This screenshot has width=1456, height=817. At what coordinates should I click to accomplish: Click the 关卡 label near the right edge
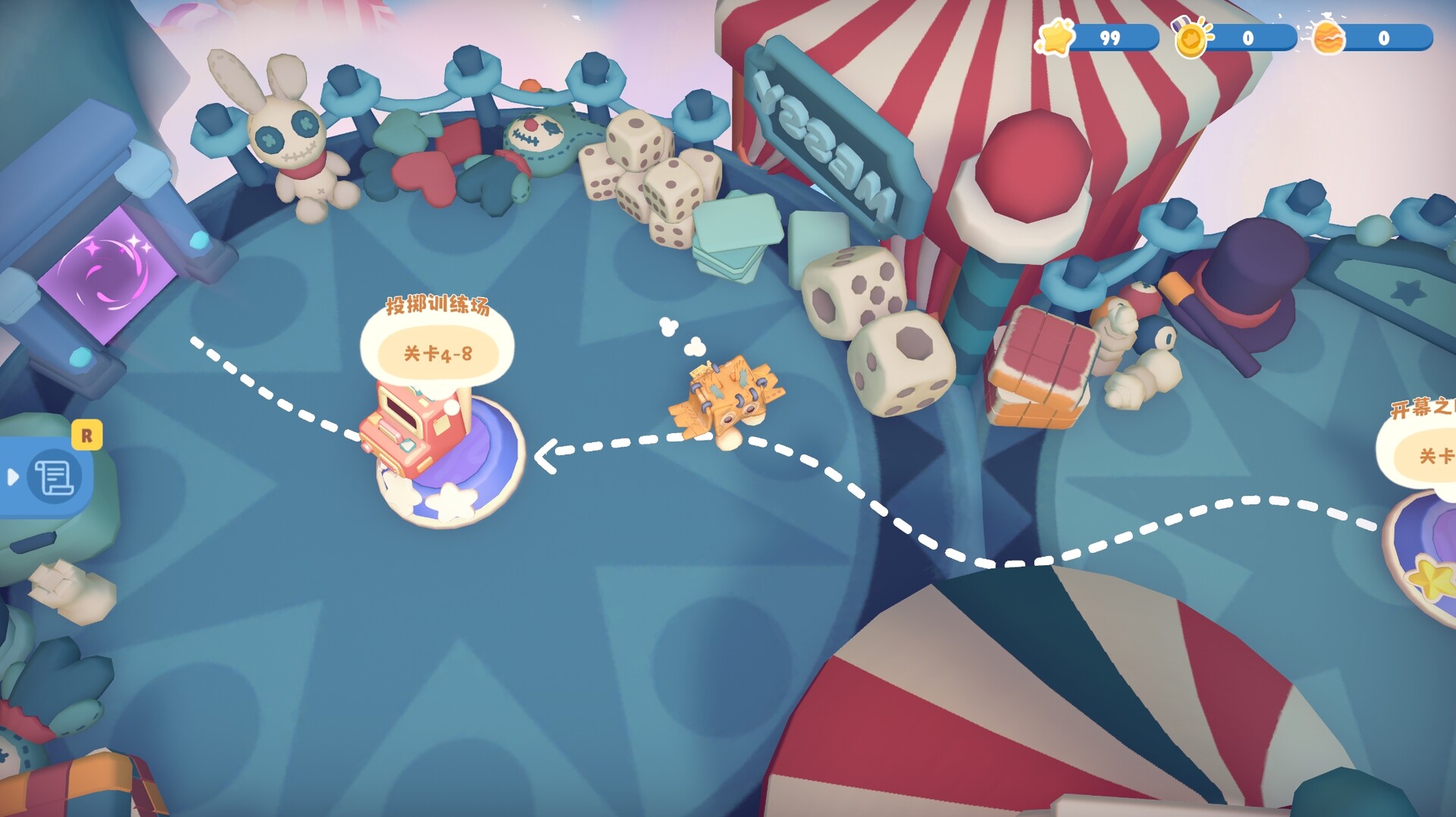[x=1436, y=455]
